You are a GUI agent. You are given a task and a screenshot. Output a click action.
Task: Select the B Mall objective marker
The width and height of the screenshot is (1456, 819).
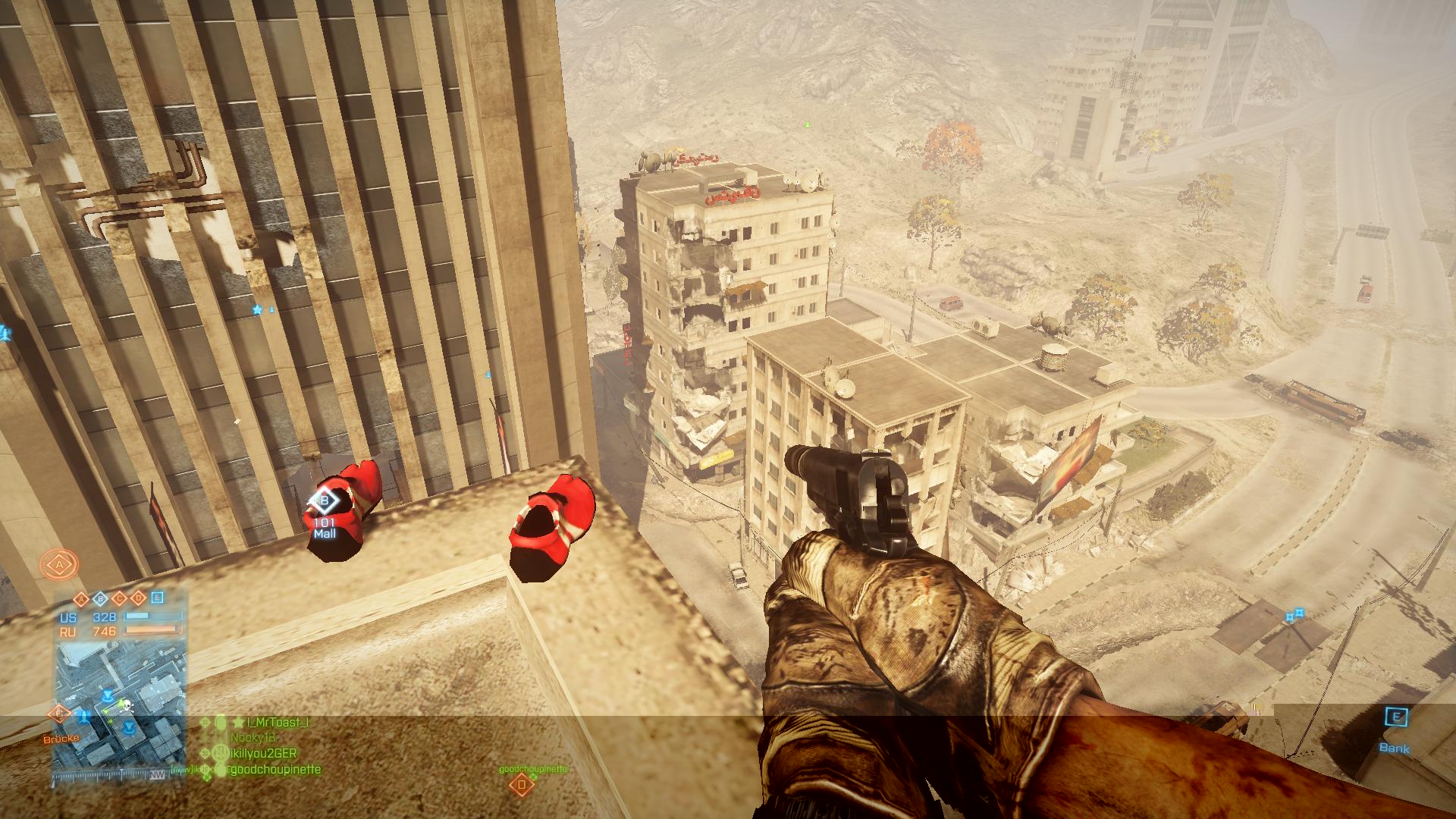(x=325, y=501)
